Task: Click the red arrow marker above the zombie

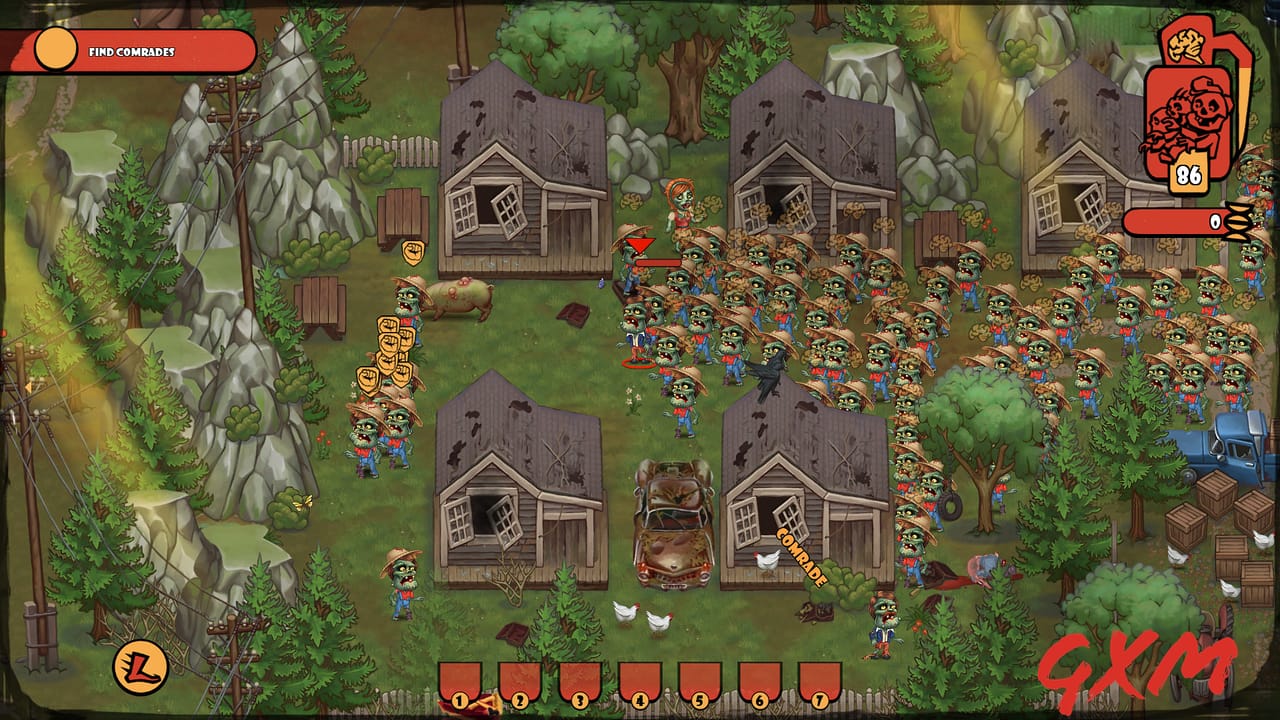Action: pyautogui.click(x=641, y=244)
